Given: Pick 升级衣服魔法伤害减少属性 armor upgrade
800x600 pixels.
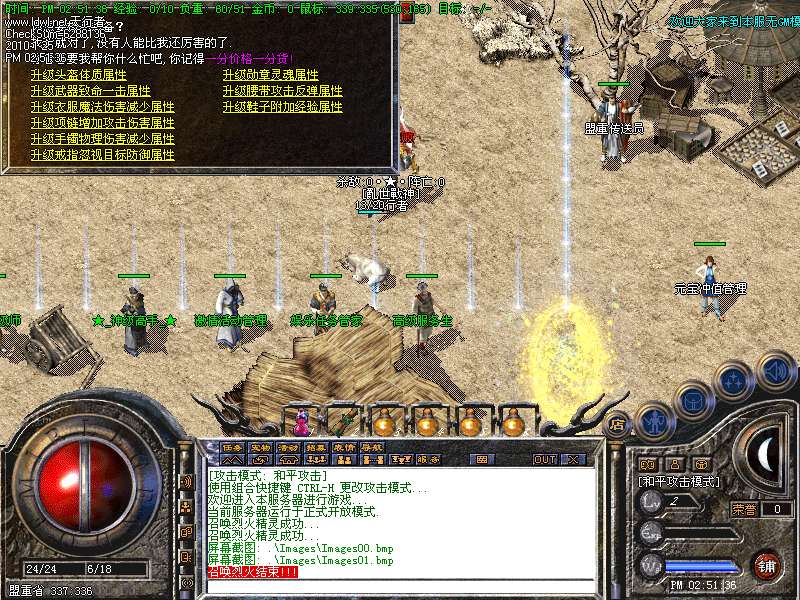Looking at the screenshot, I should coord(102,107).
